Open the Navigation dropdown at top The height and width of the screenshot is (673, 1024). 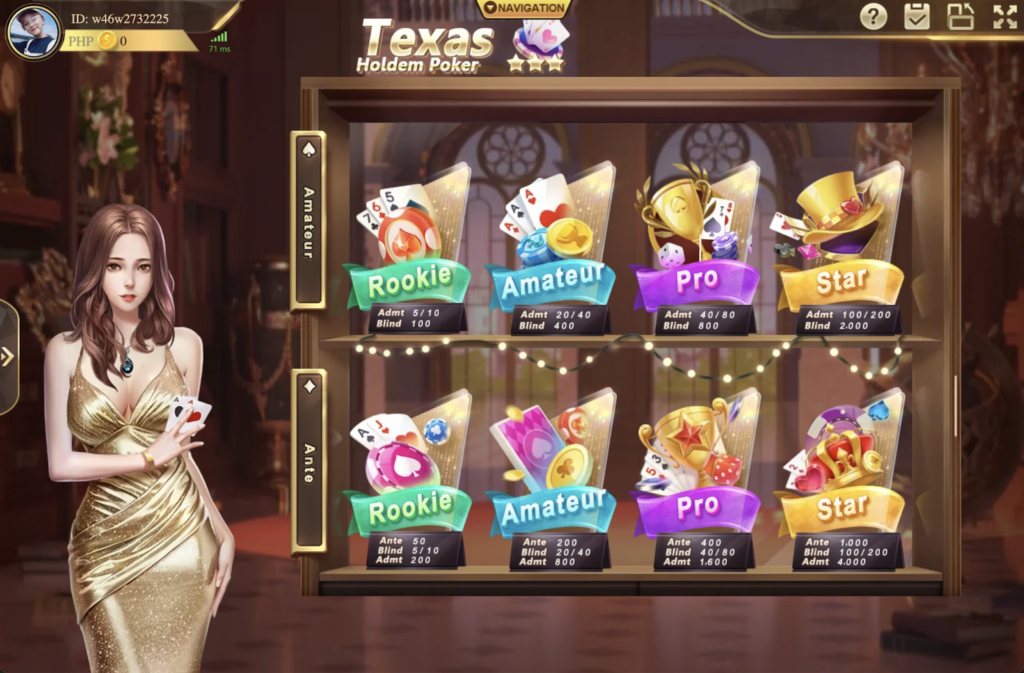click(525, 8)
